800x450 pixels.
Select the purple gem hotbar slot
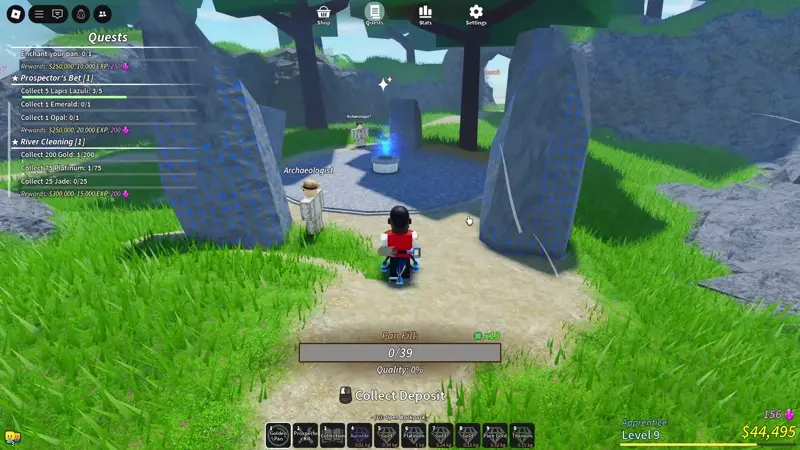(x=359, y=435)
